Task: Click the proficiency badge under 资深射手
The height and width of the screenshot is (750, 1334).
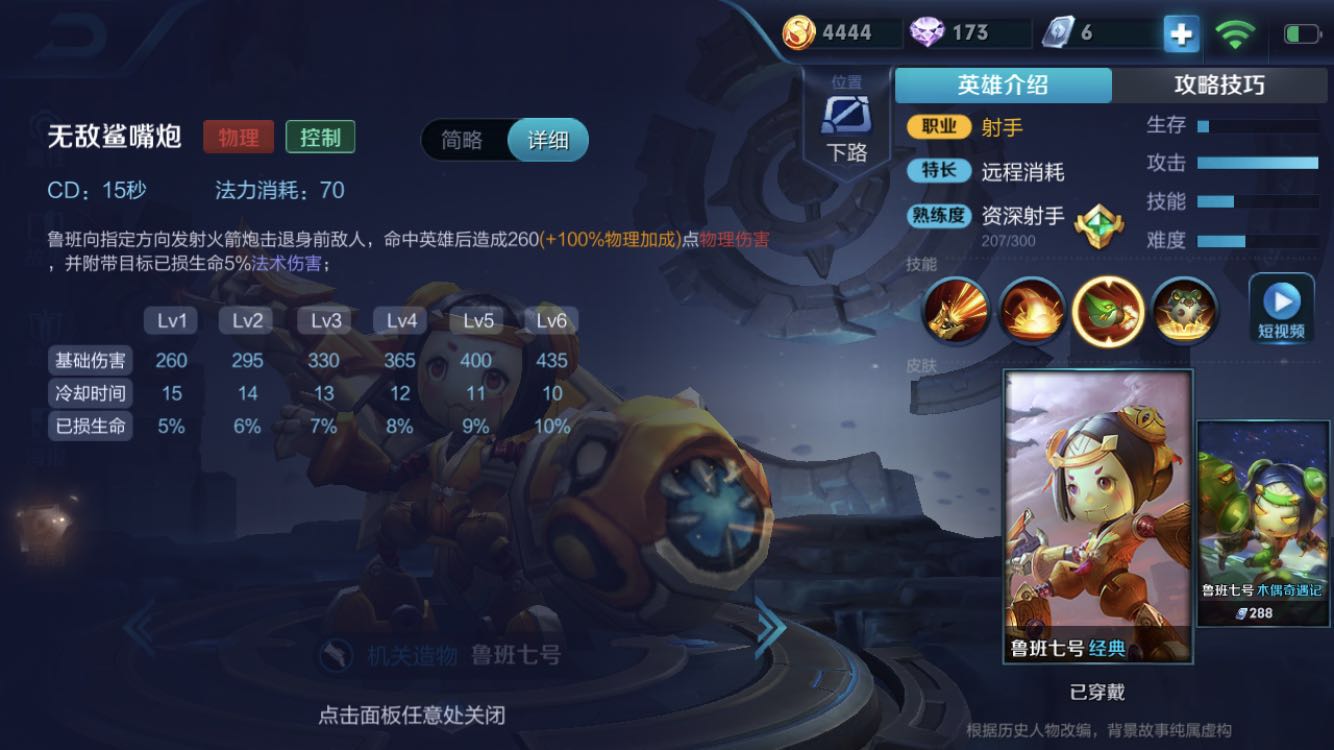Action: point(1097,228)
